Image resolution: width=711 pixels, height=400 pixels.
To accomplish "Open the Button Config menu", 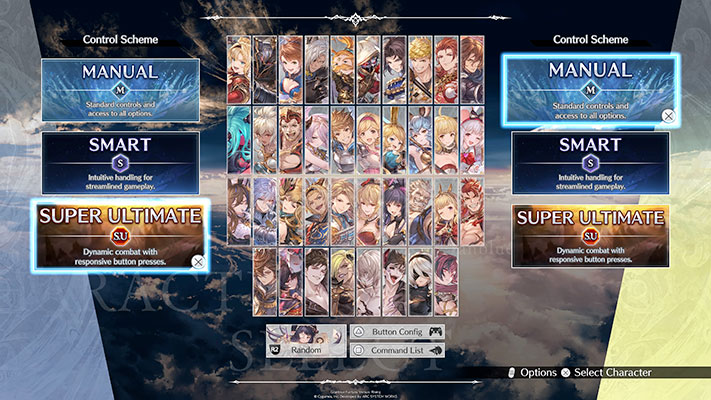I will [x=396, y=332].
